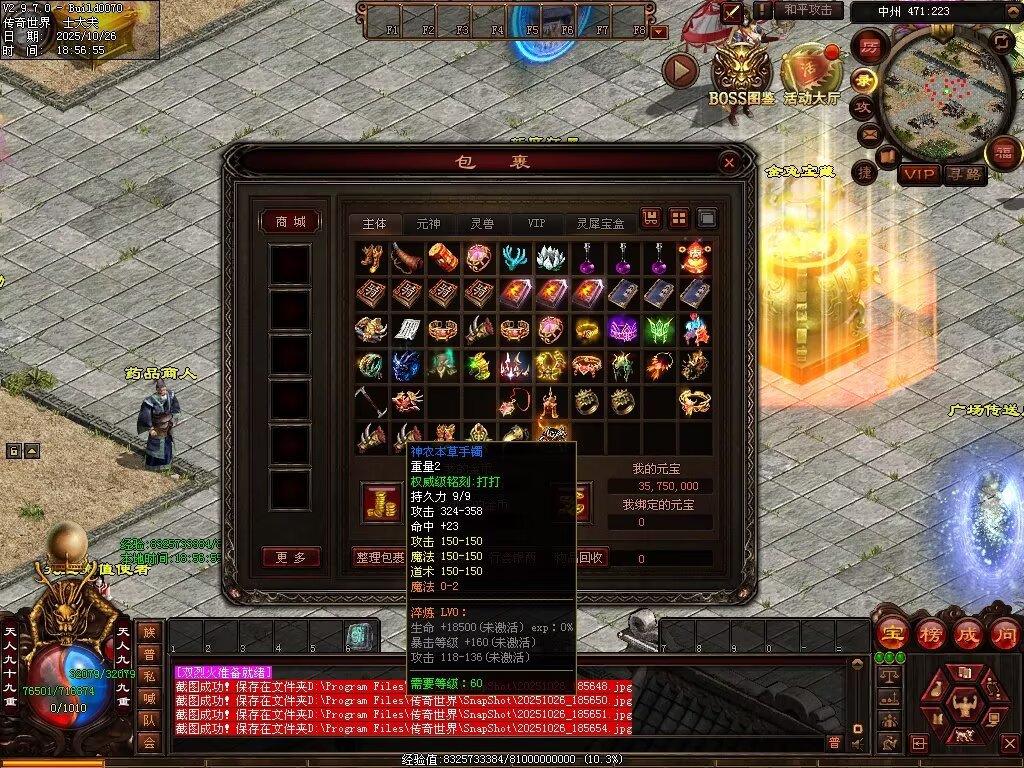Click the 整理包裹 sort button
This screenshot has width=1024, height=768.
click(380, 557)
